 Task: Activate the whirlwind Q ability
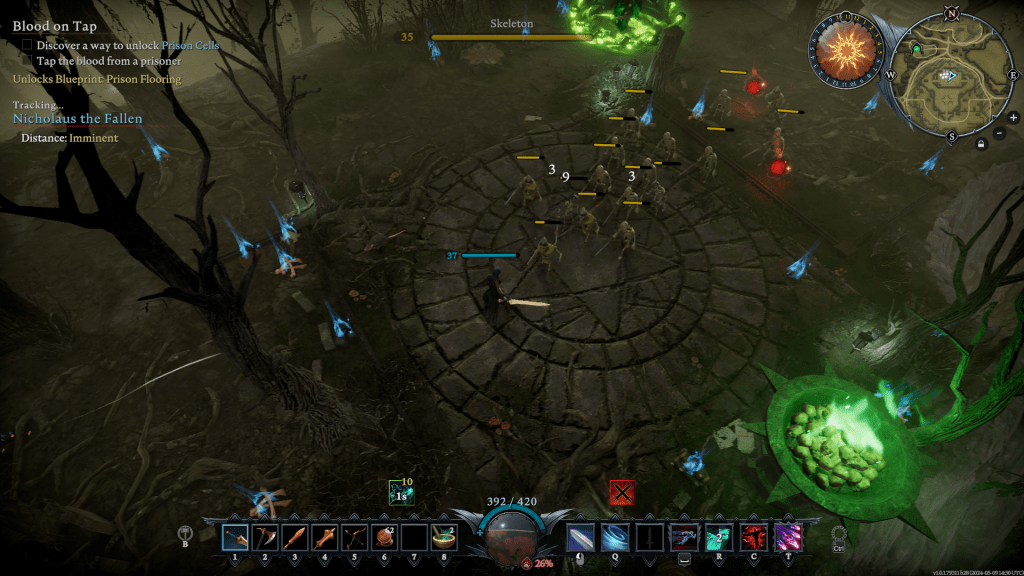(x=616, y=538)
